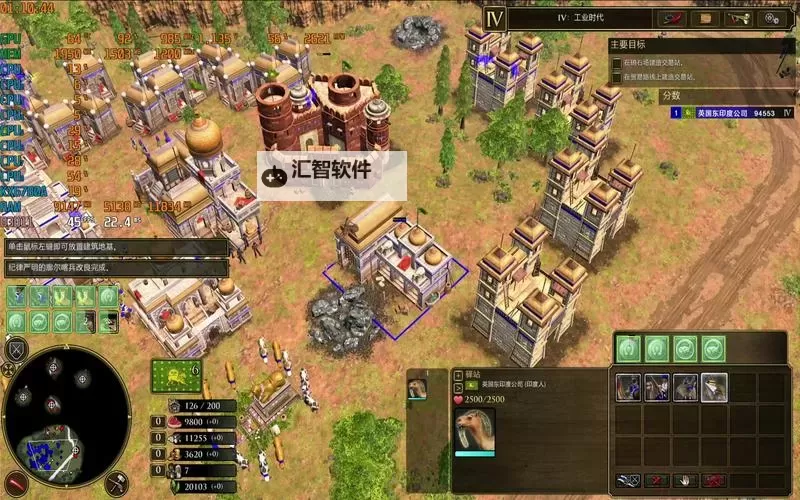Click the first horseshoe icon above command panel
The height and width of the screenshot is (500, 800).
[x=628, y=349]
